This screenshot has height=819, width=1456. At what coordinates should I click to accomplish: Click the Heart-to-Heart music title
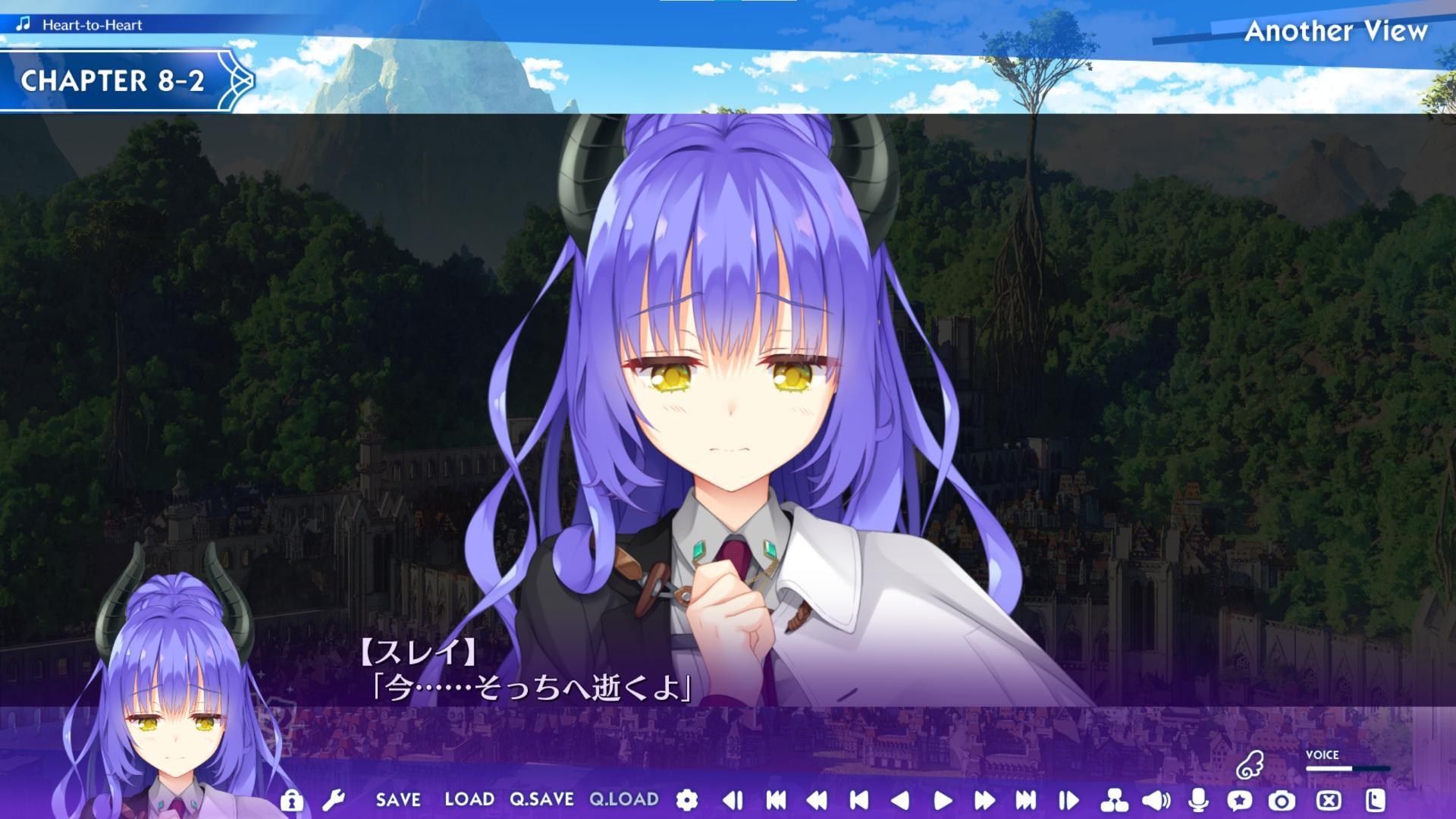point(93,24)
